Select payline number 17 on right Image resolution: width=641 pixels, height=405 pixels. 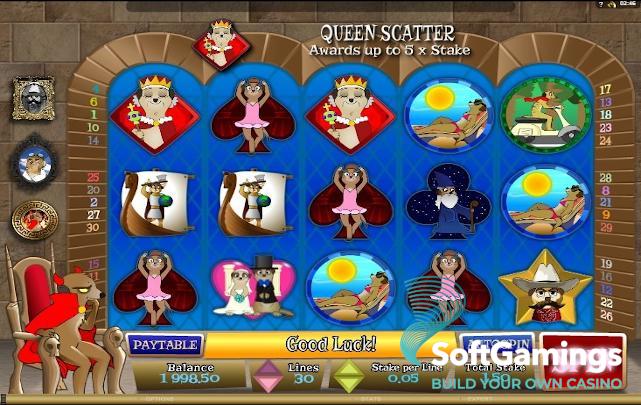[605, 89]
